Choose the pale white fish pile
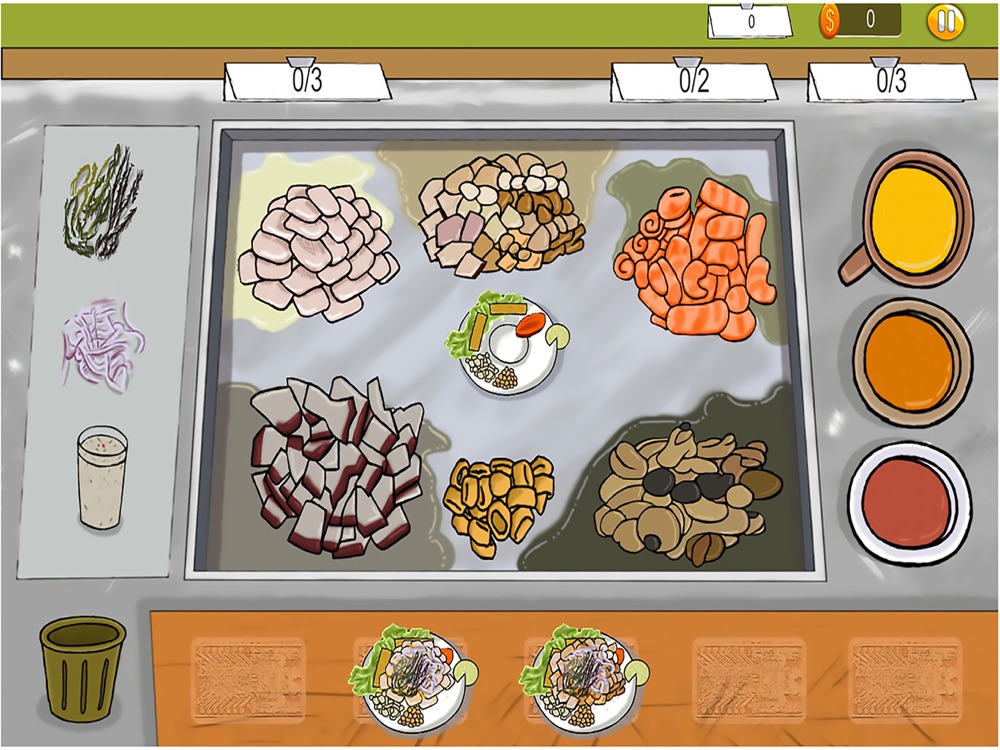This screenshot has width=1000, height=750. pyautogui.click(x=315, y=250)
